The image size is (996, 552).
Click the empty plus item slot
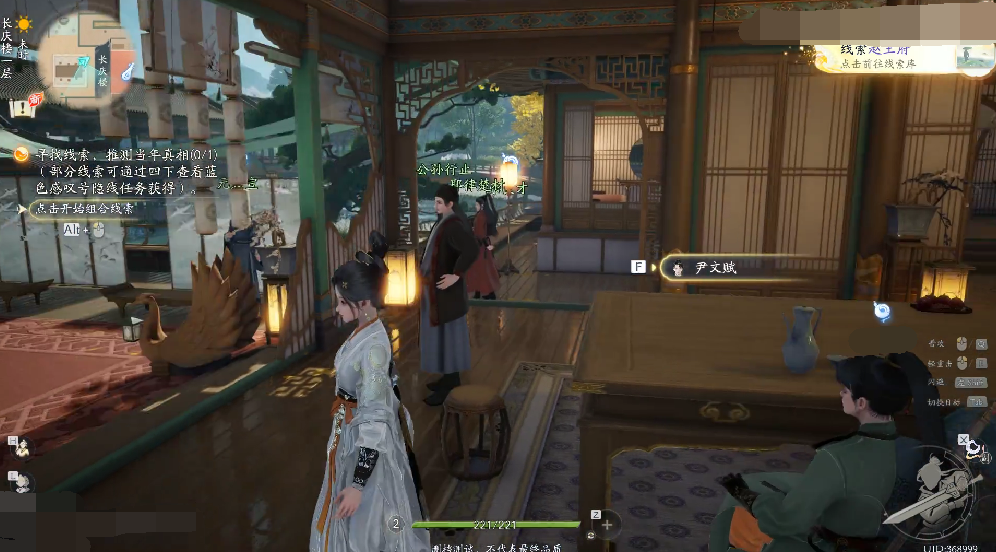pos(608,523)
